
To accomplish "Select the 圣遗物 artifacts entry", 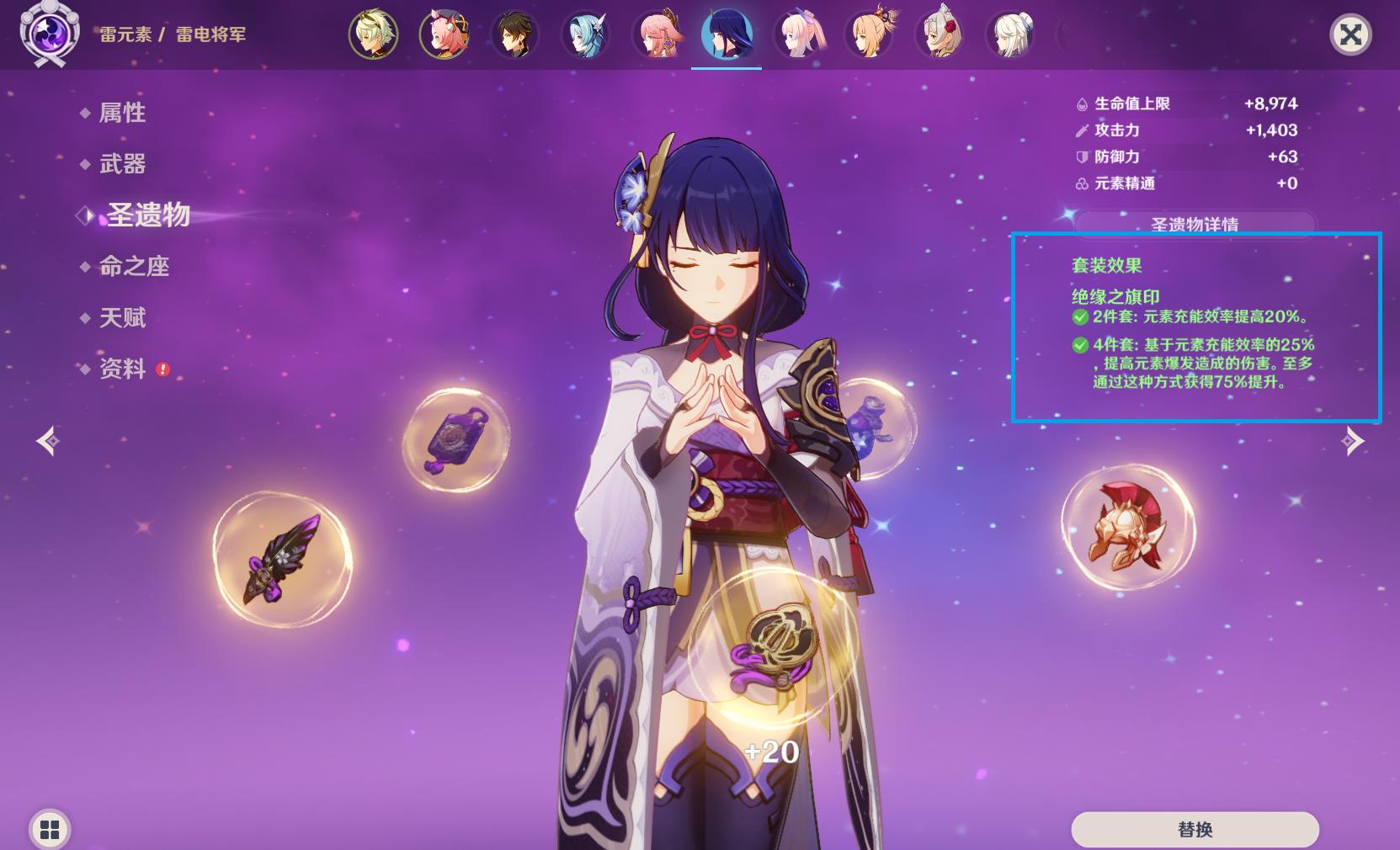I will tap(148, 215).
